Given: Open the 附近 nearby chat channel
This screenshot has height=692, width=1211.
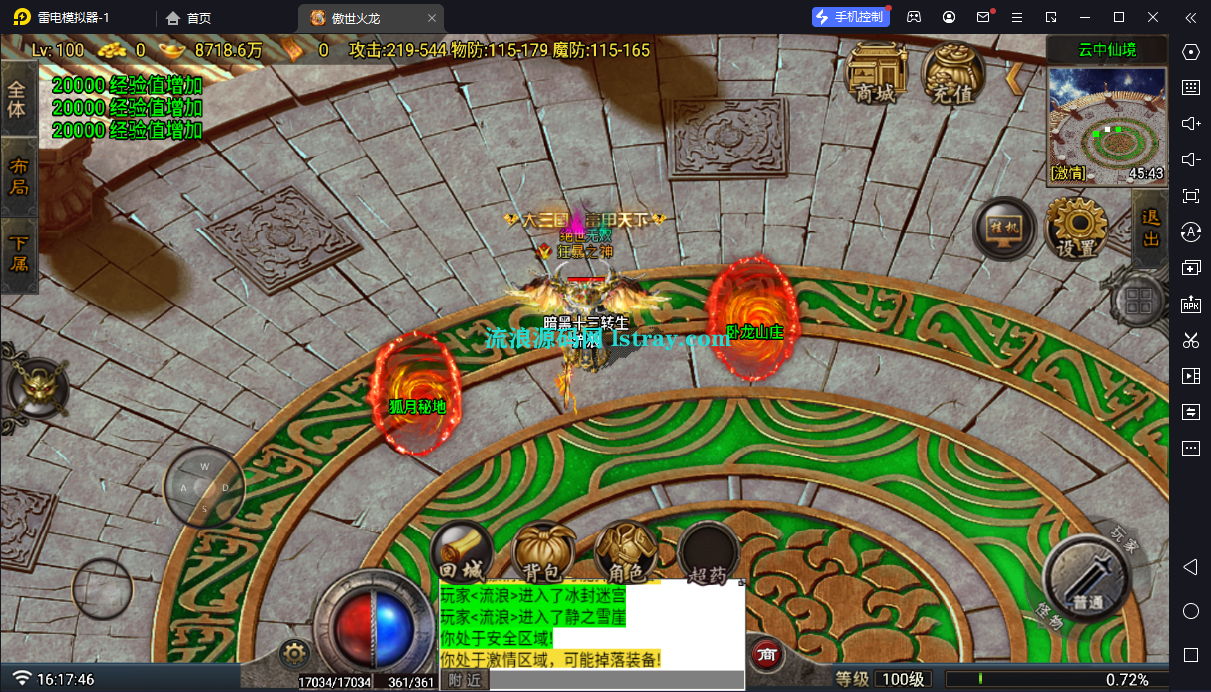Looking at the screenshot, I should [465, 680].
